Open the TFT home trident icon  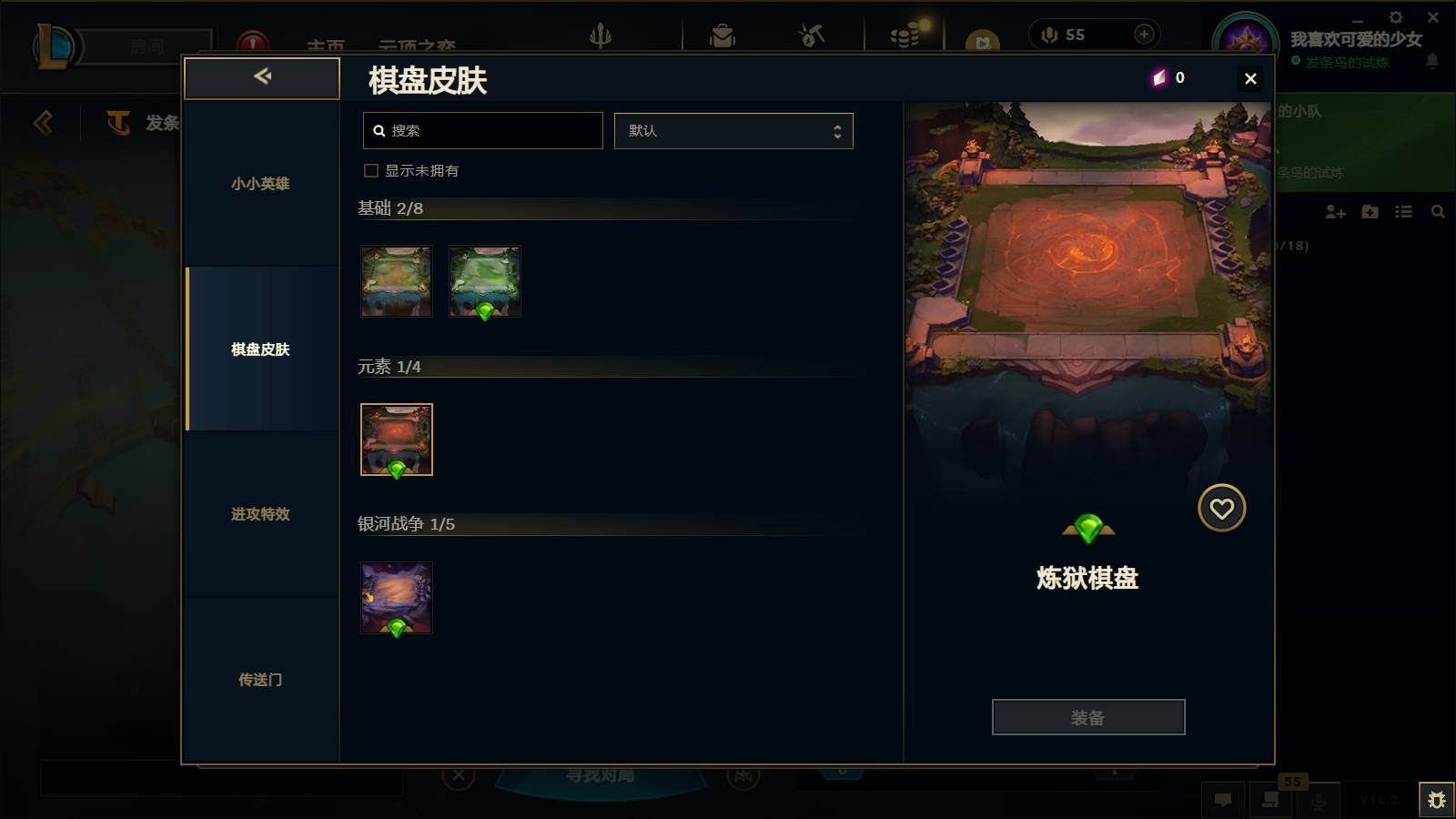(602, 35)
